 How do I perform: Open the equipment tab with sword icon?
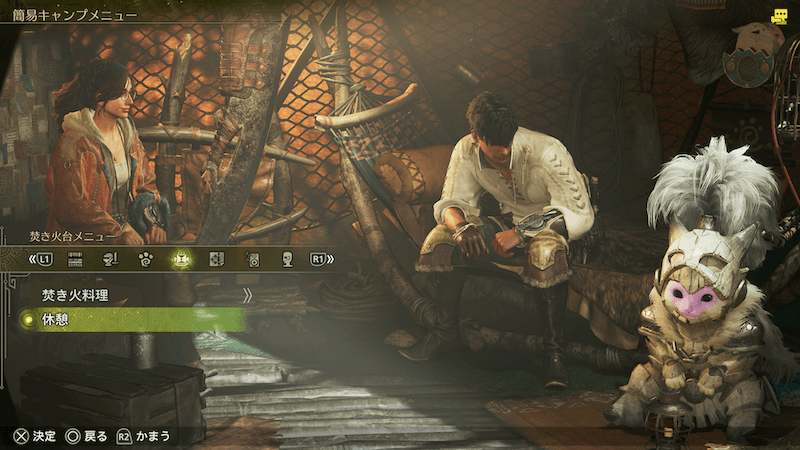point(110,259)
